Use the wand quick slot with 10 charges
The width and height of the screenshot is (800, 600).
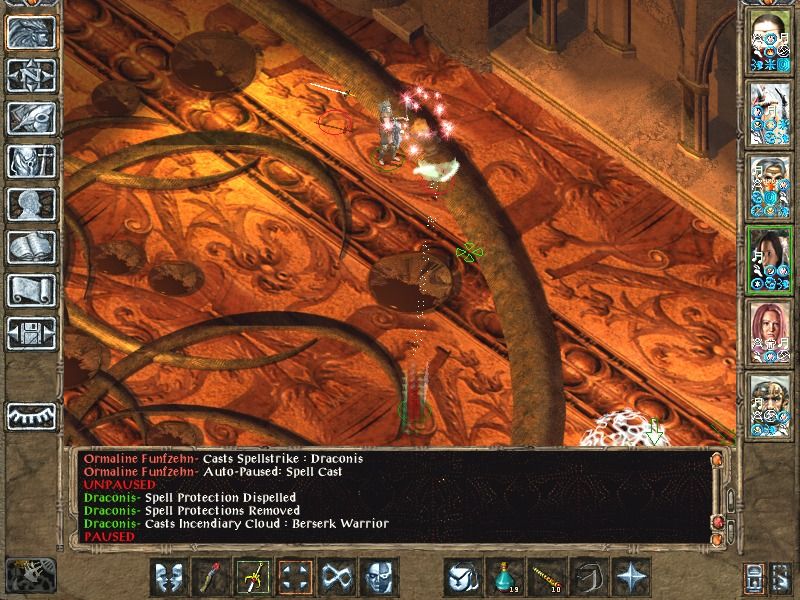[547, 577]
